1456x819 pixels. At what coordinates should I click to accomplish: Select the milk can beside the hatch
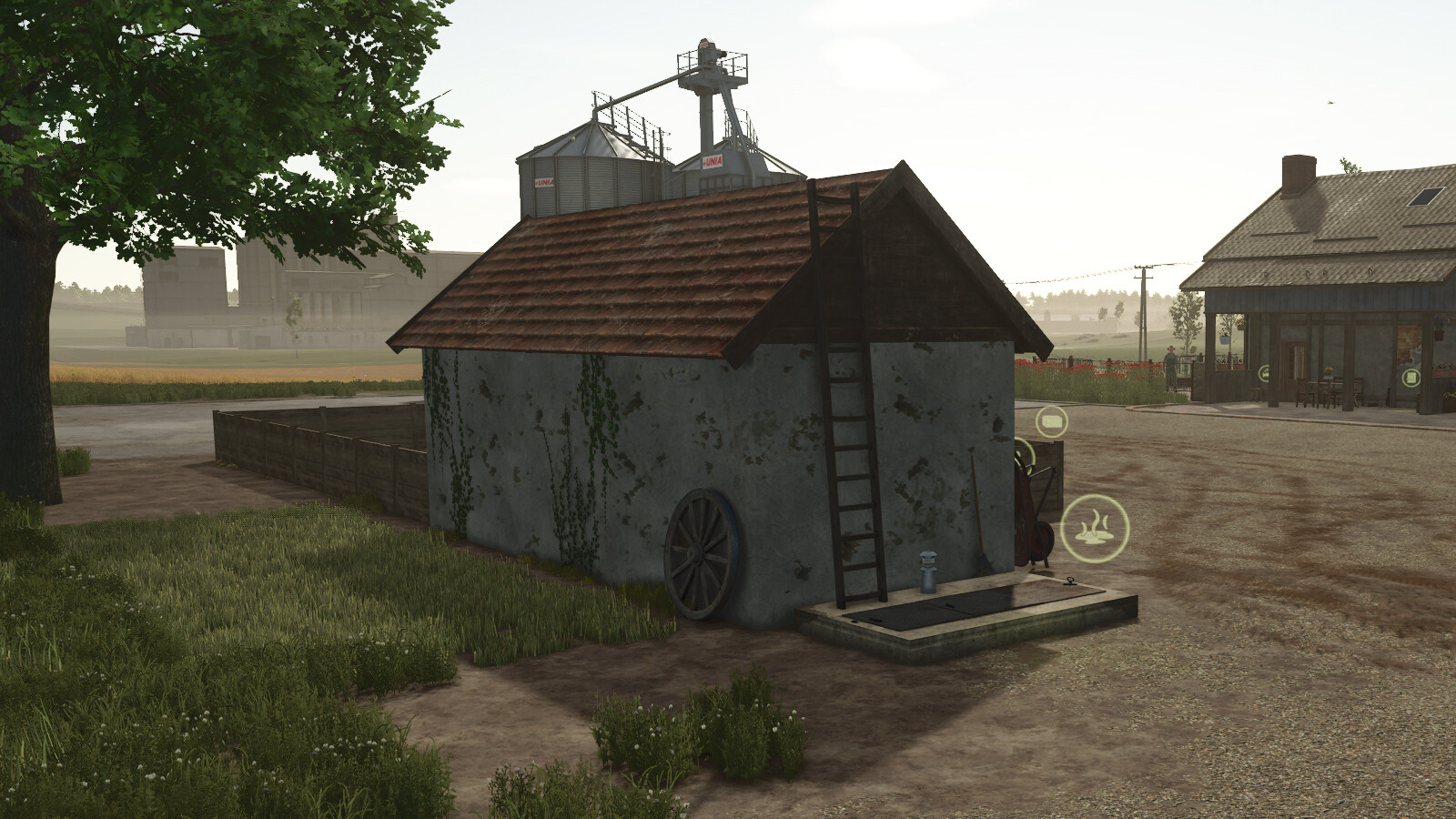click(926, 572)
